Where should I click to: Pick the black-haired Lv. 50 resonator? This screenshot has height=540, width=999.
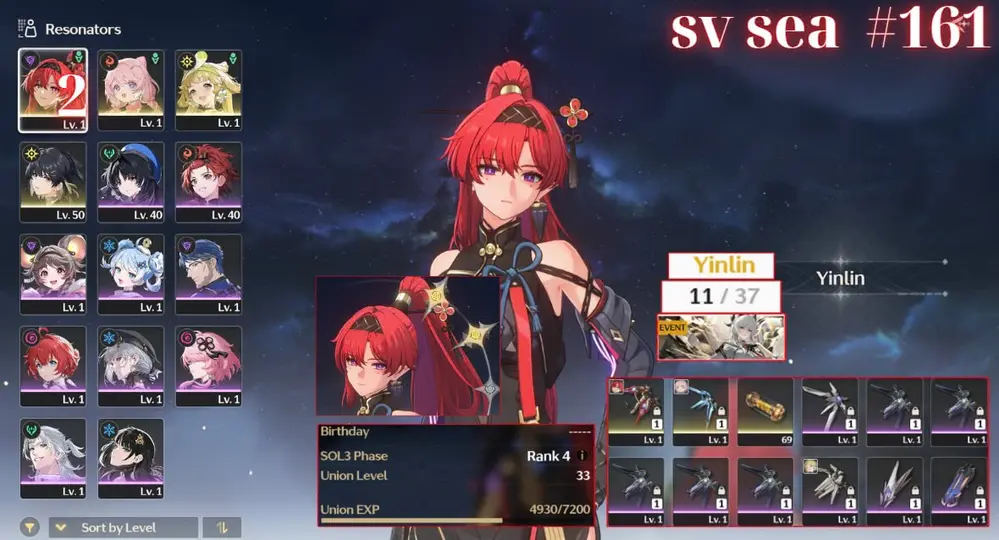pyautogui.click(x=52, y=181)
